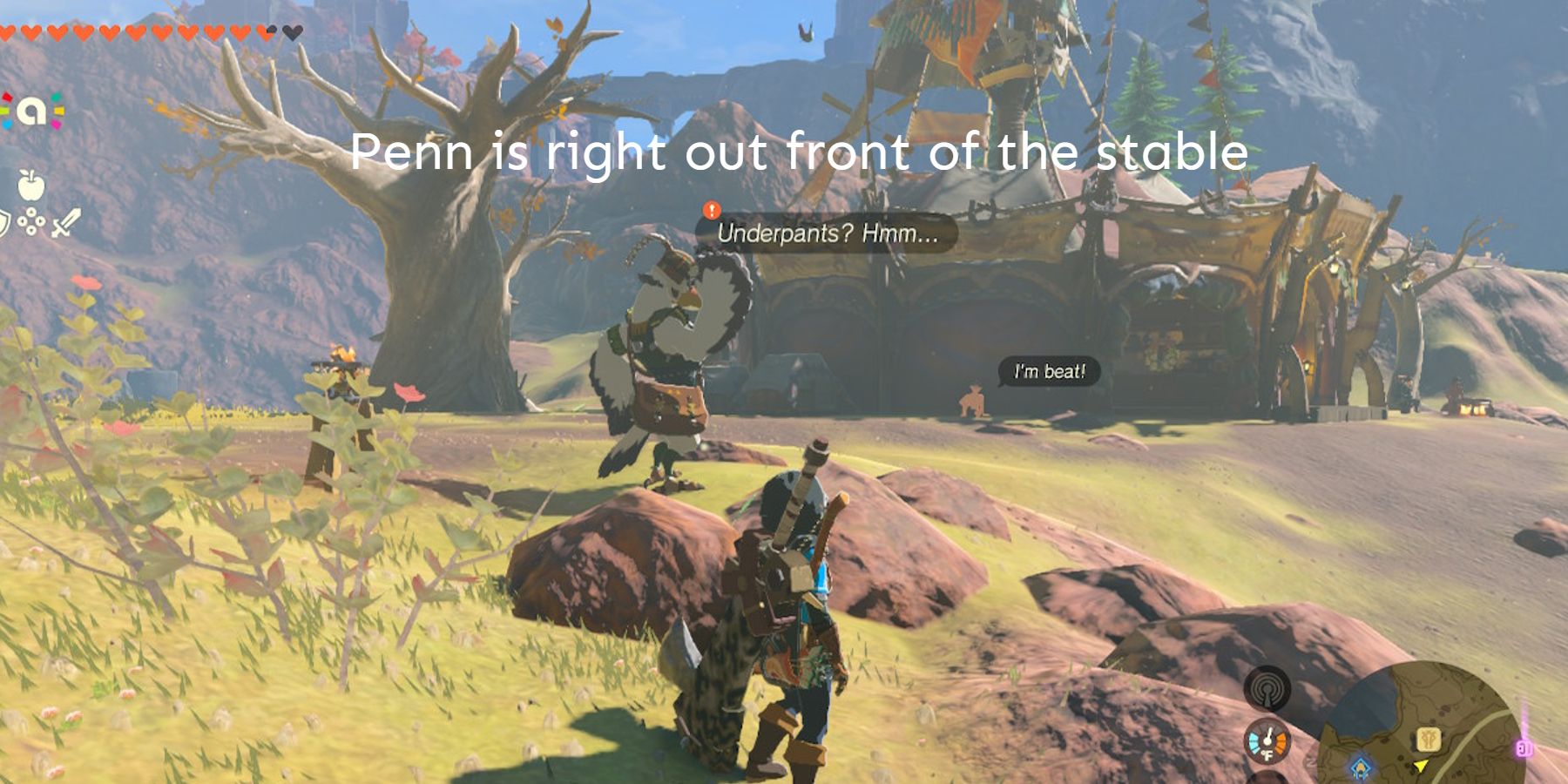Click the caption about Penn and the stable
This screenshot has width=1568, height=784.
[801, 153]
